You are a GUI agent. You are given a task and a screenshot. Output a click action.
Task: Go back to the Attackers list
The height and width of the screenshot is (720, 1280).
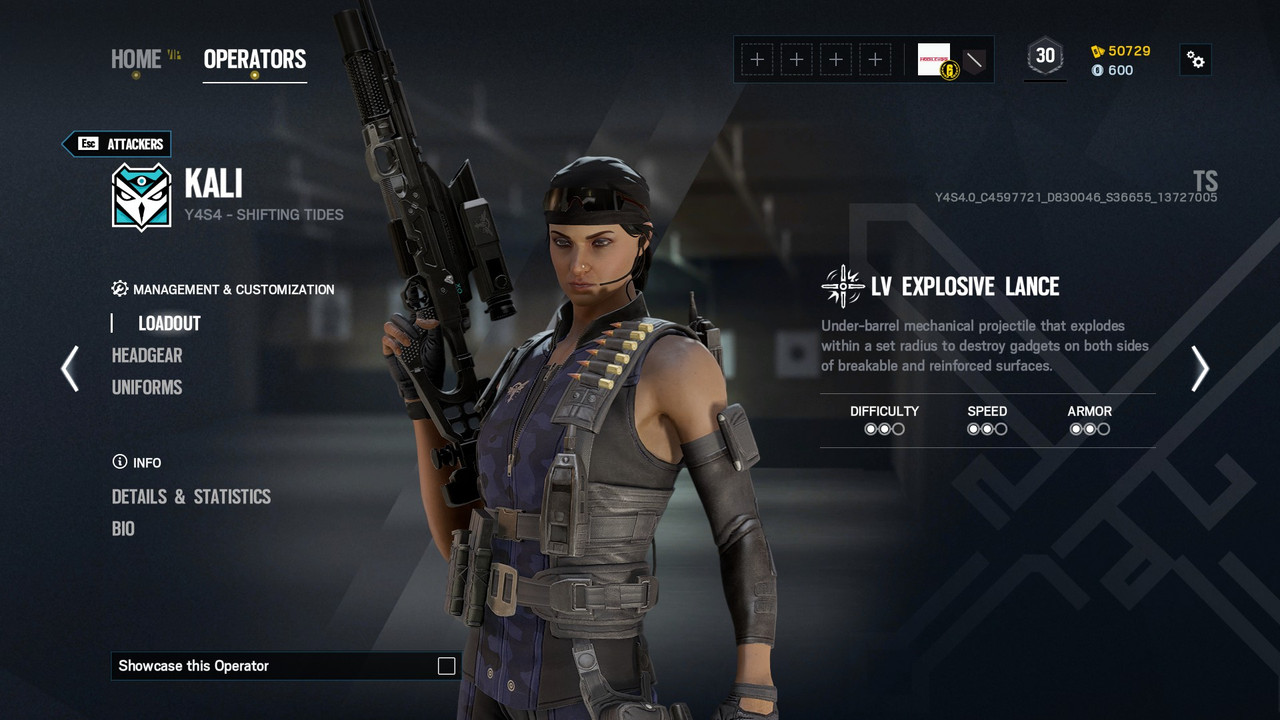click(x=117, y=144)
